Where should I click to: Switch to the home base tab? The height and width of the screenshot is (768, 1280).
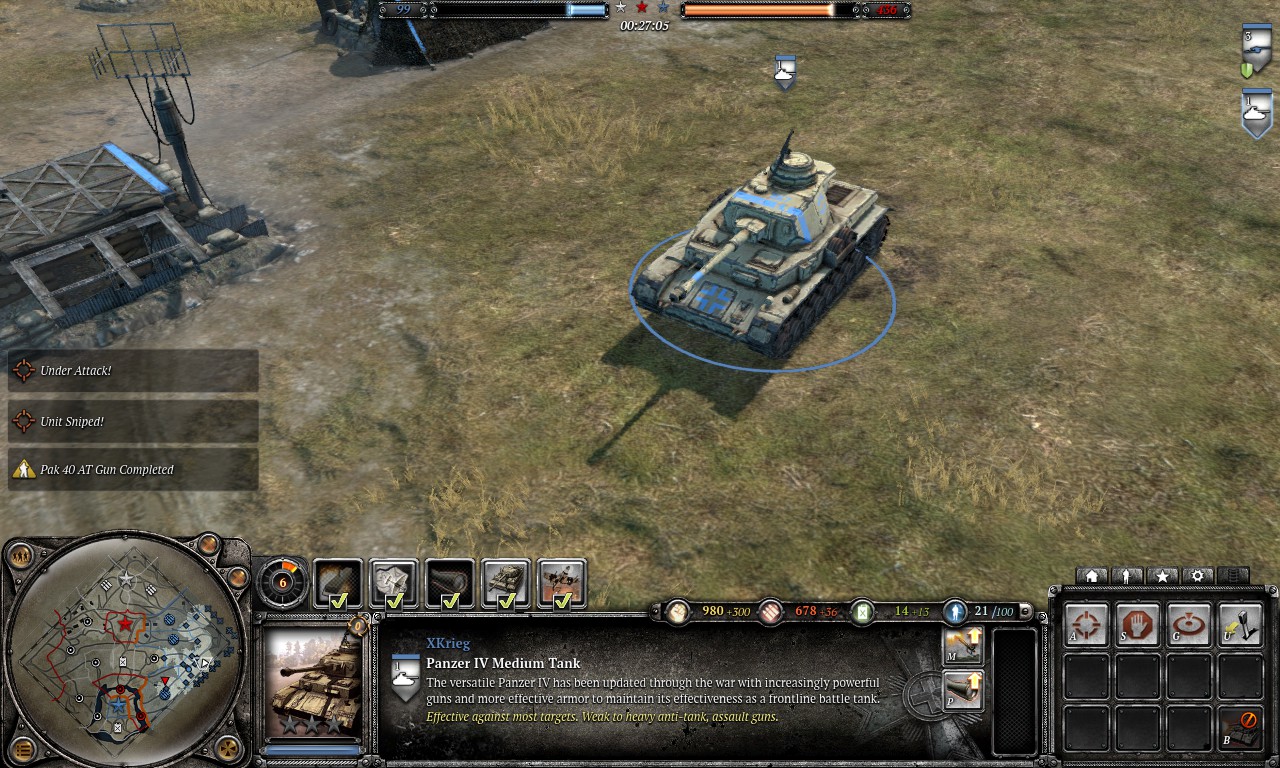(1091, 576)
